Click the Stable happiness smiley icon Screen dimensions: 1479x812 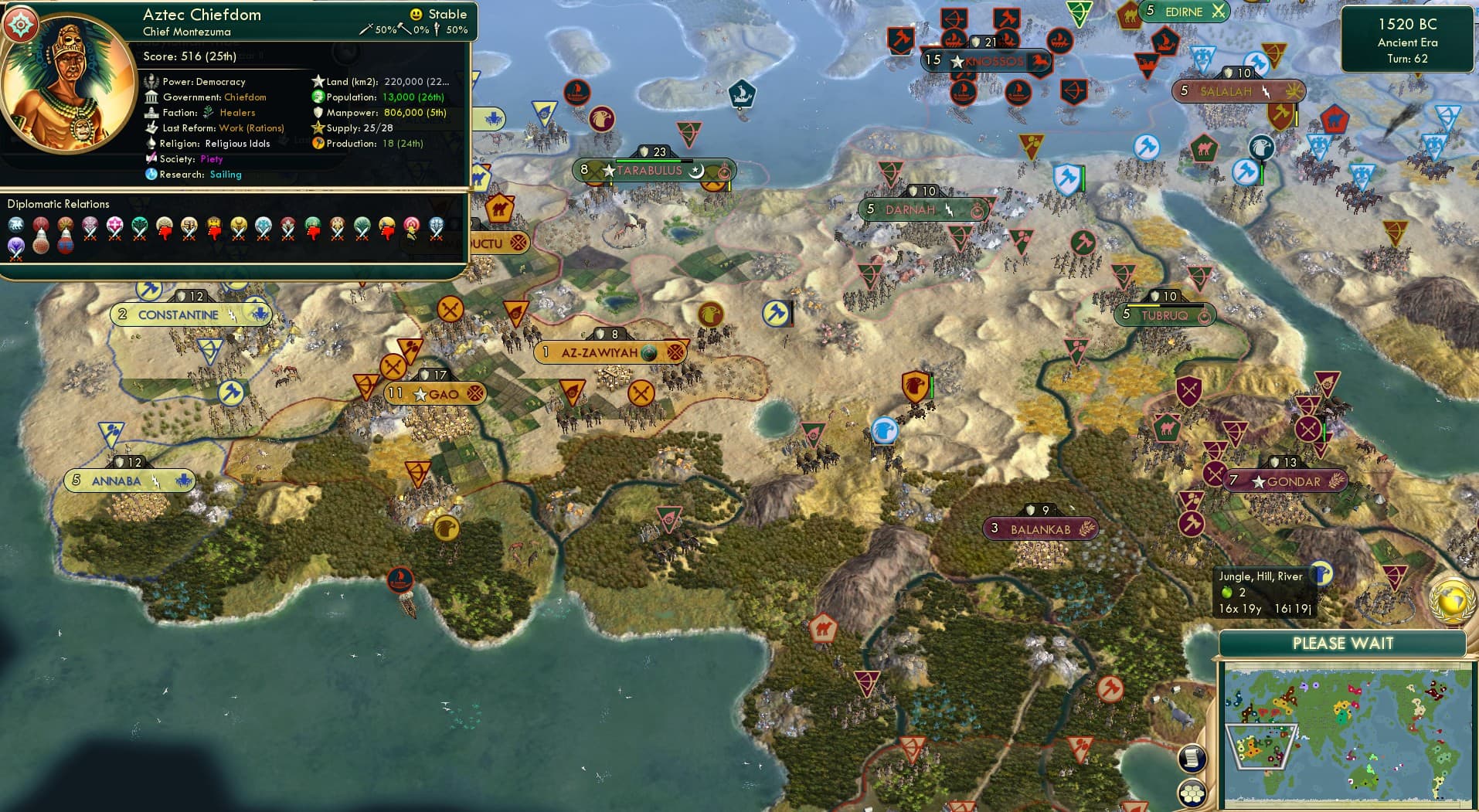[416, 13]
